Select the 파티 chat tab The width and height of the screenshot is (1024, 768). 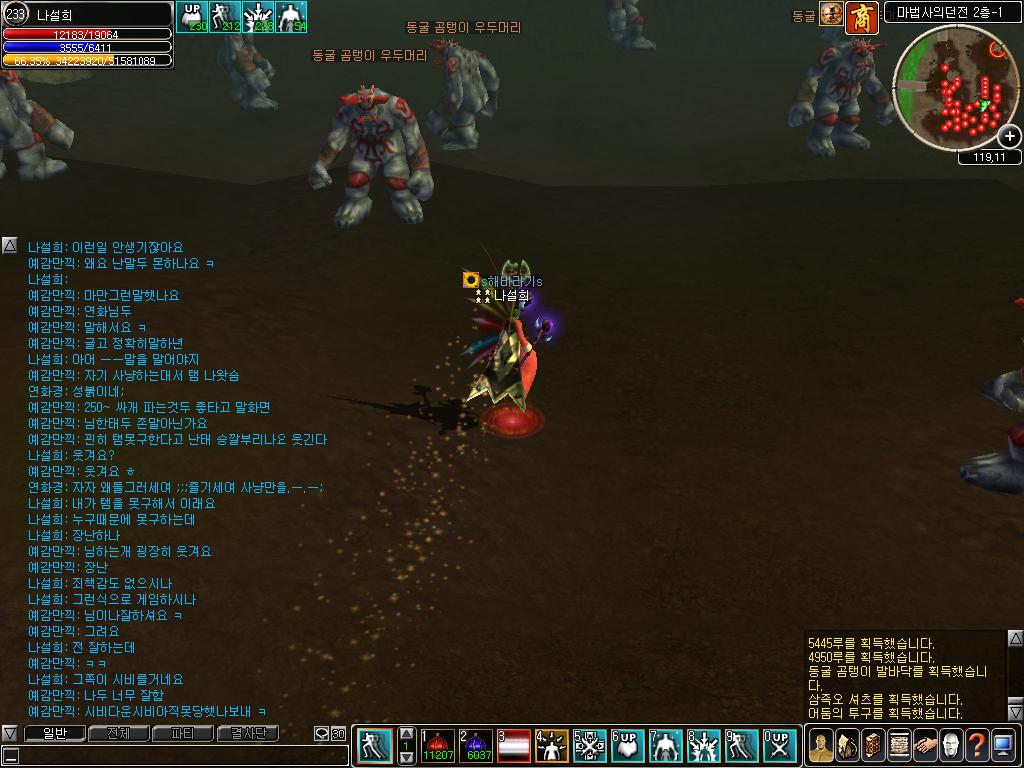[182, 733]
